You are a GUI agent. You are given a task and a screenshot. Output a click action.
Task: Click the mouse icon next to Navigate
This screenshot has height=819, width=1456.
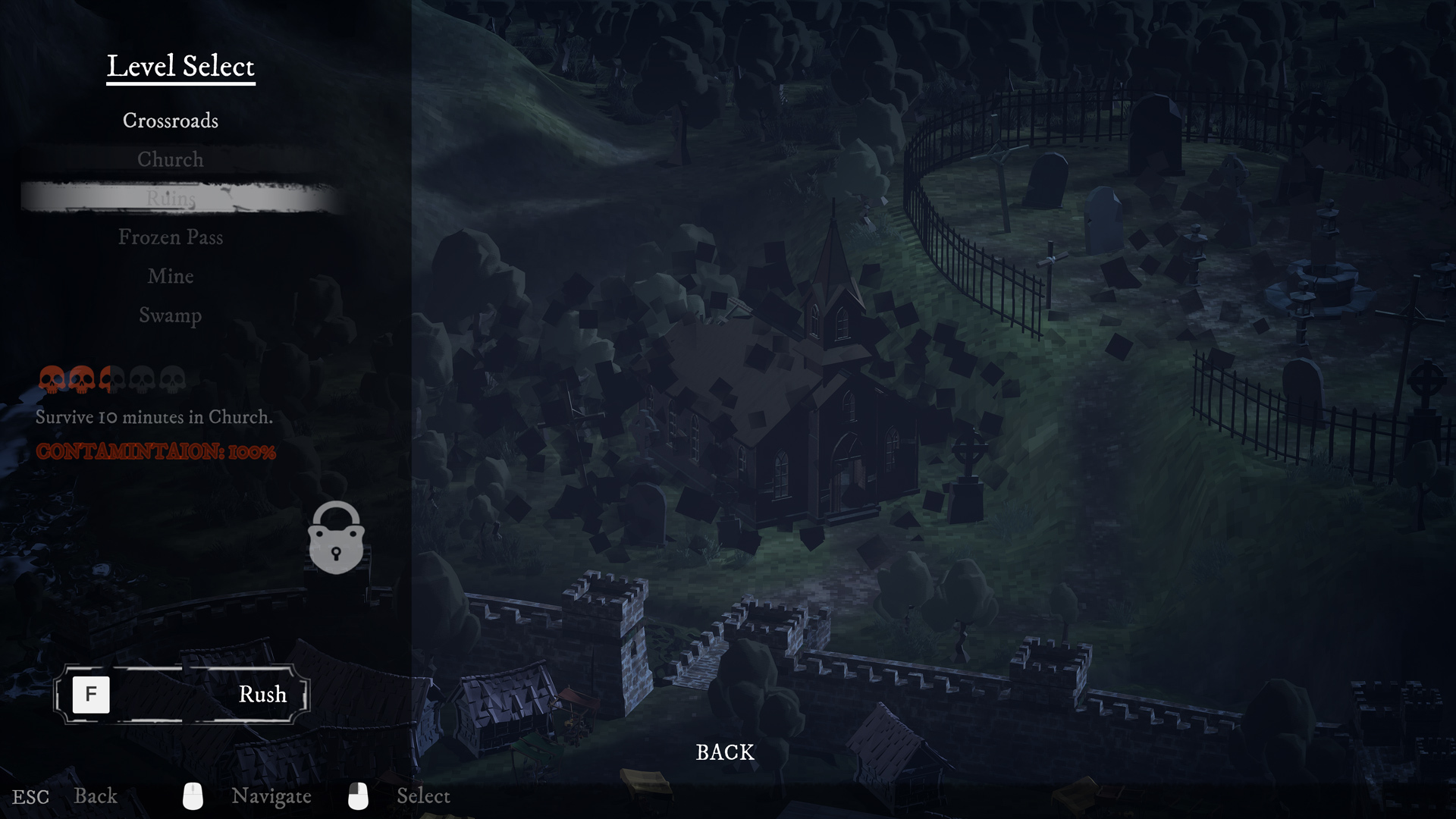pyautogui.click(x=194, y=795)
